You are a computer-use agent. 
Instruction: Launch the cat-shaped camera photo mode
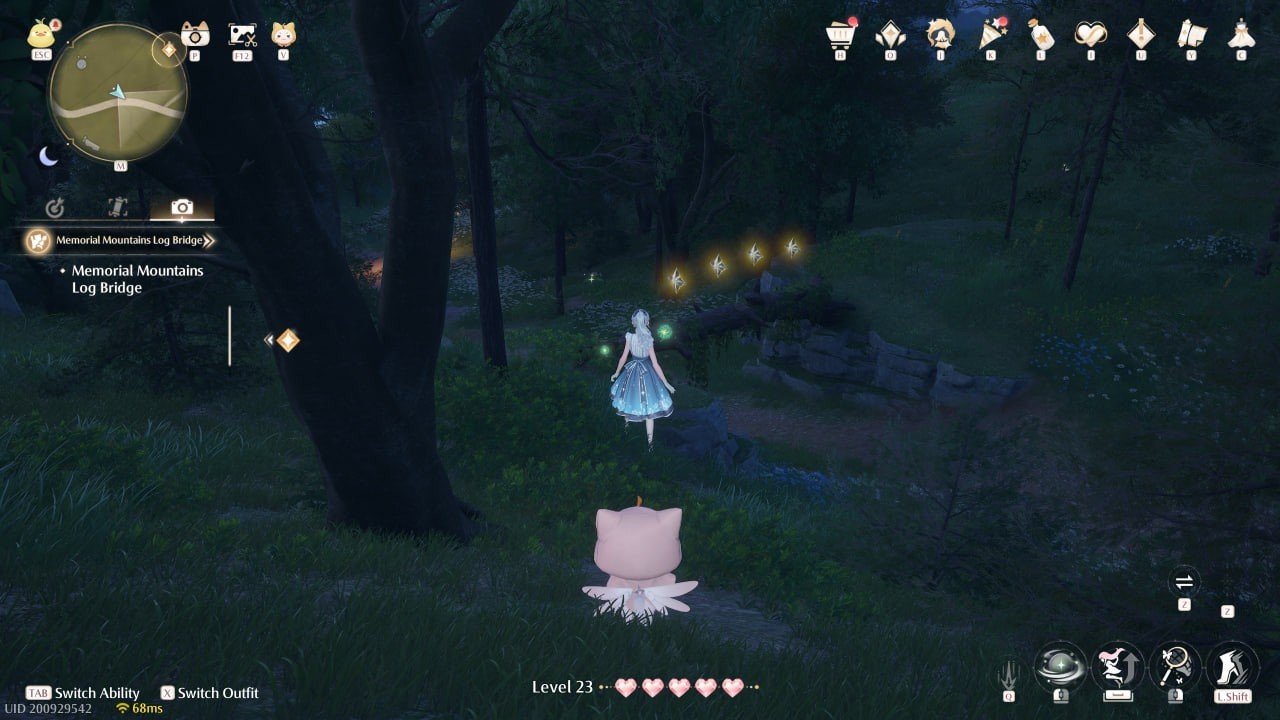195,35
